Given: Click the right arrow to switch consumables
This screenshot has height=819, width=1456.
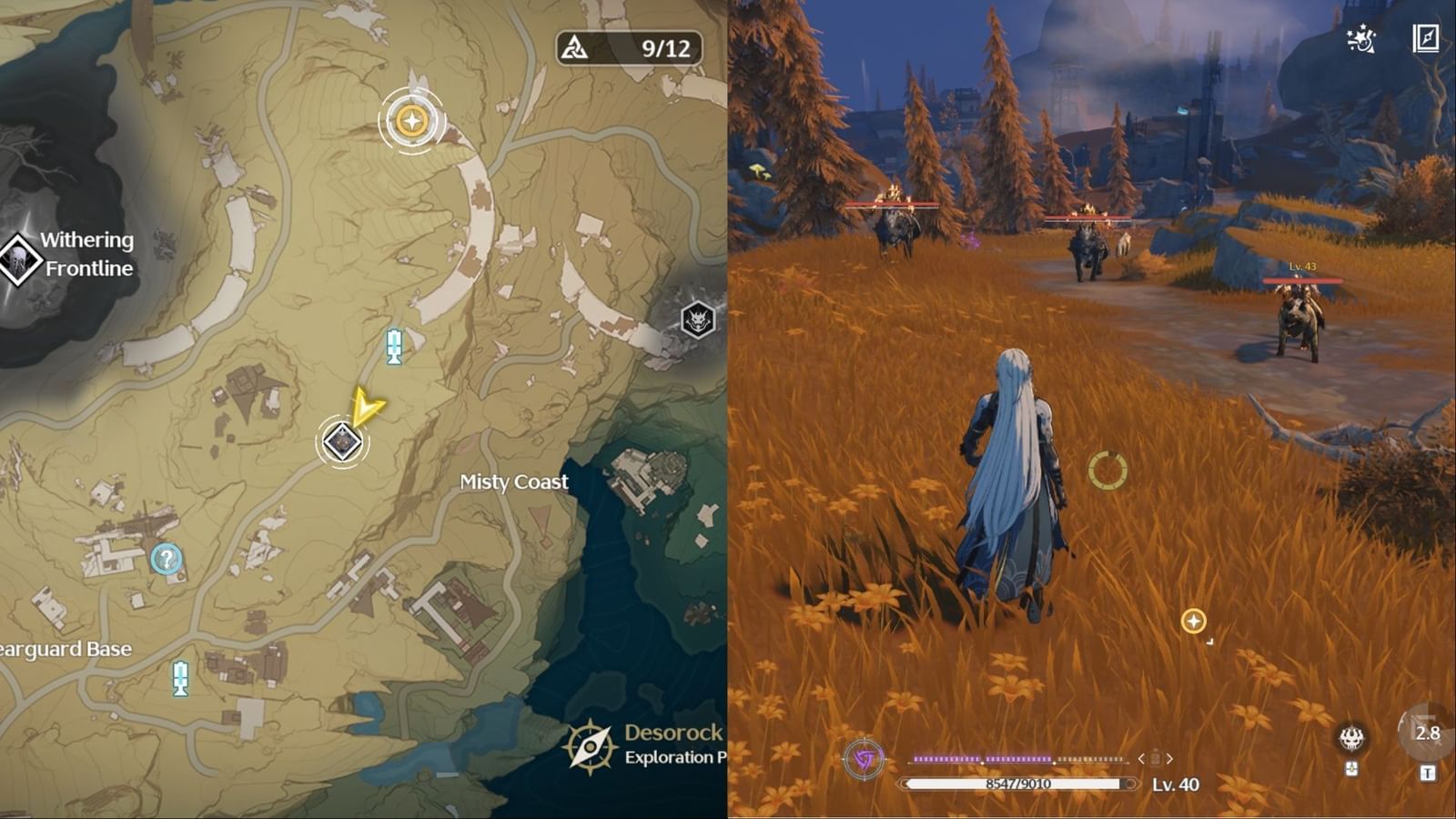Looking at the screenshot, I should (x=1171, y=759).
